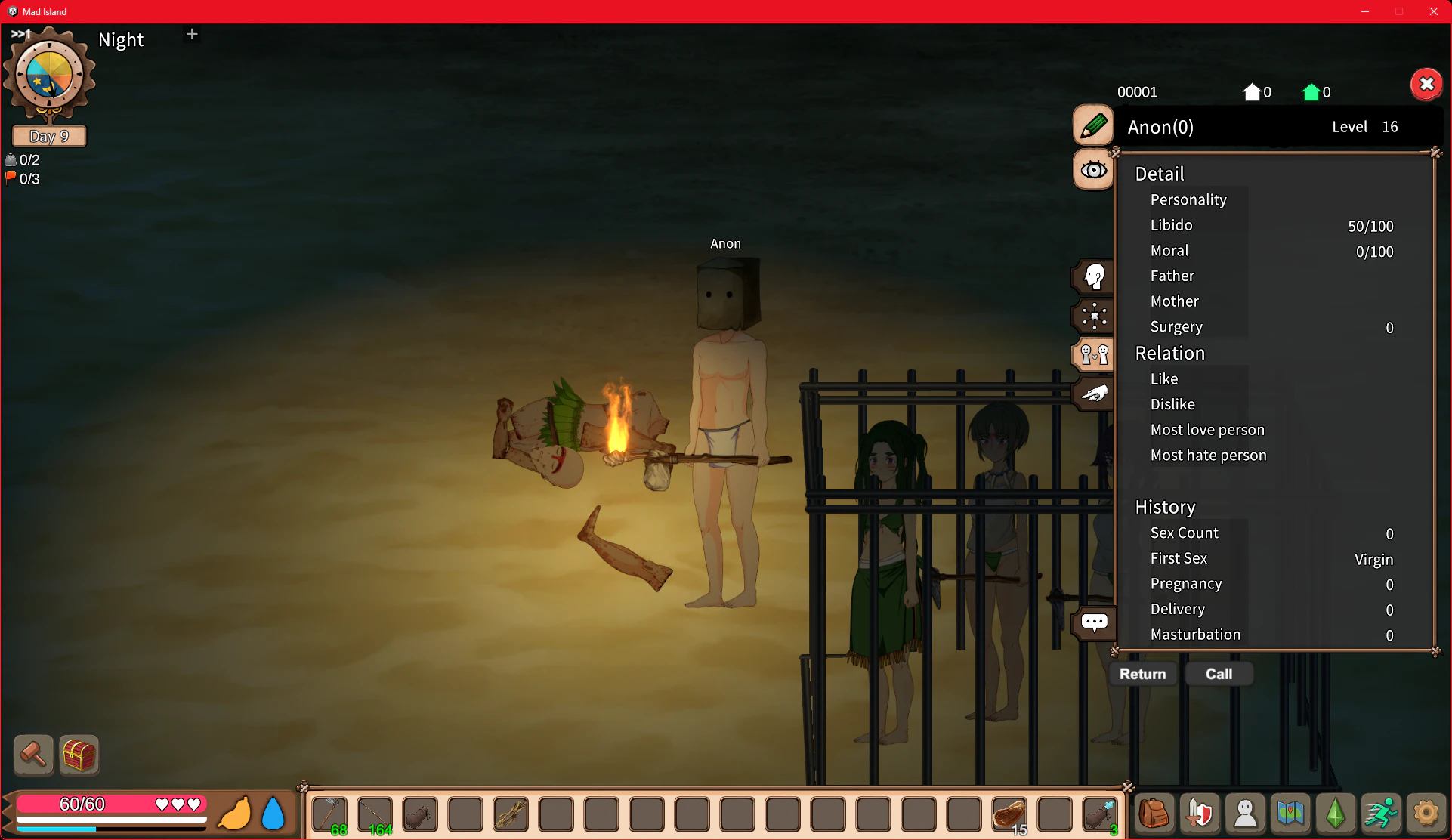
Task: Click the green crystal icon
Action: coord(1336,814)
